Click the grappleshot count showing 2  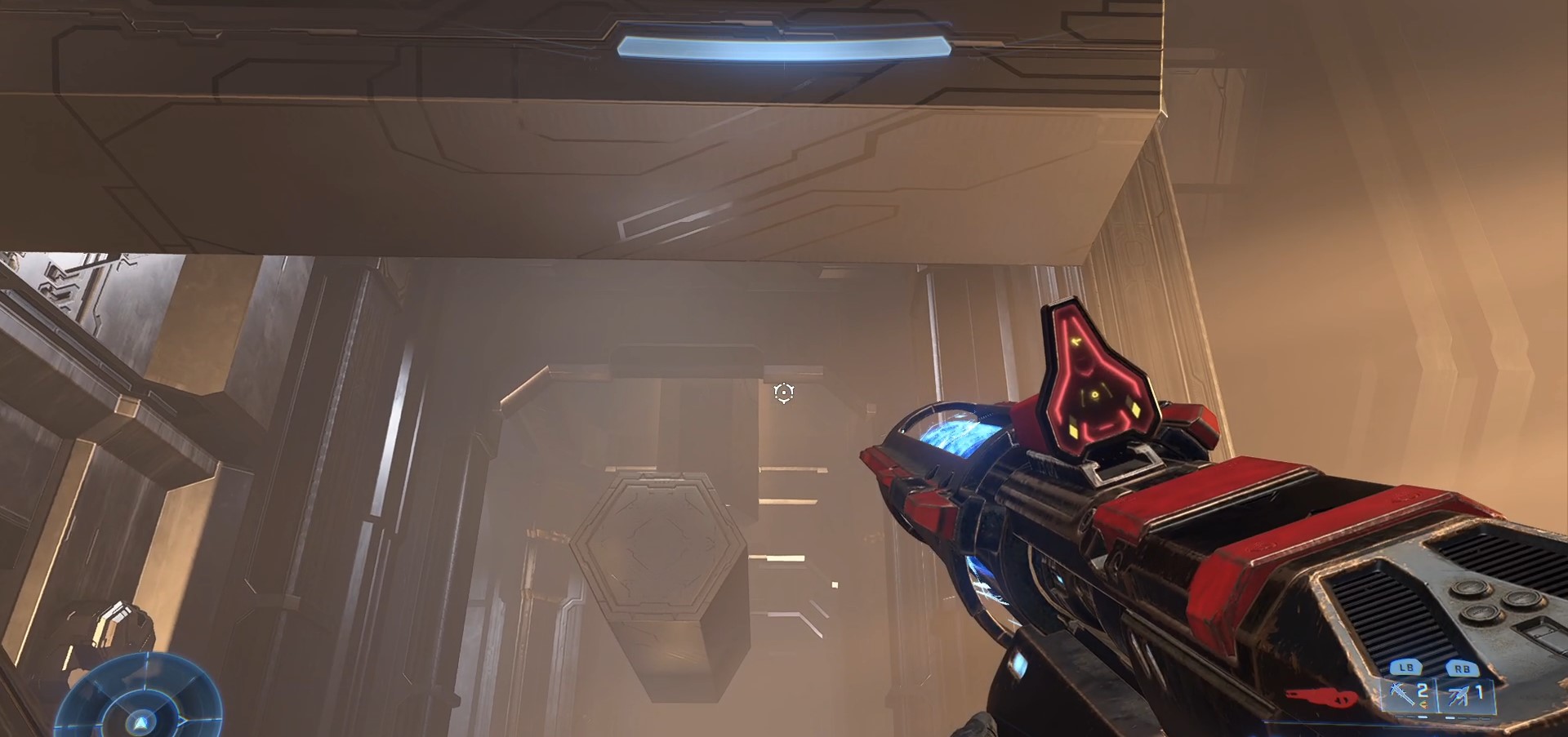1421,691
